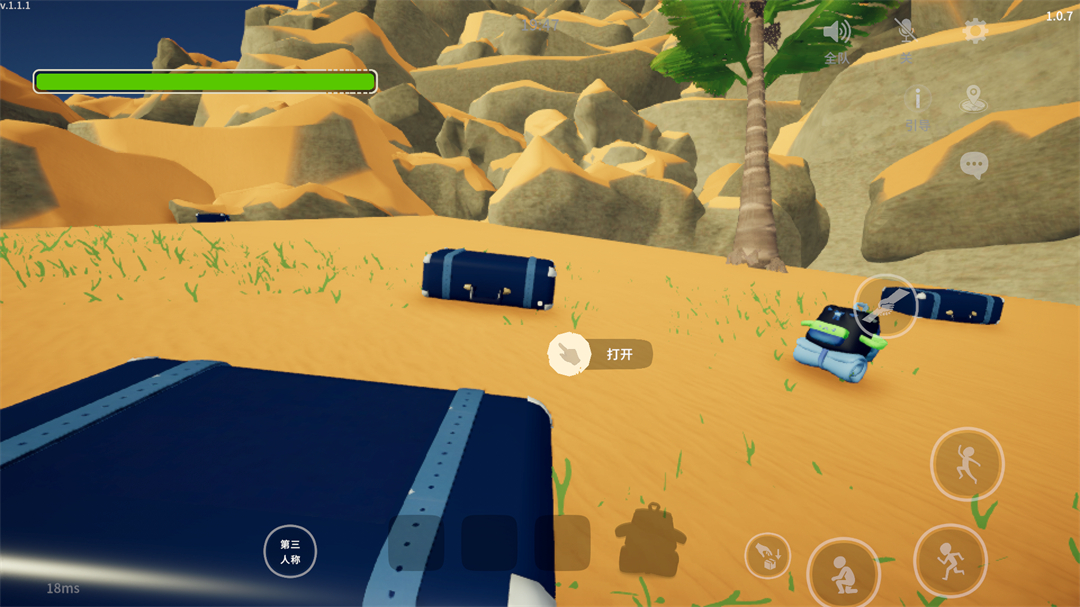The height and width of the screenshot is (607, 1080).
Task: Select the backpack inventory icon
Action: (x=650, y=540)
